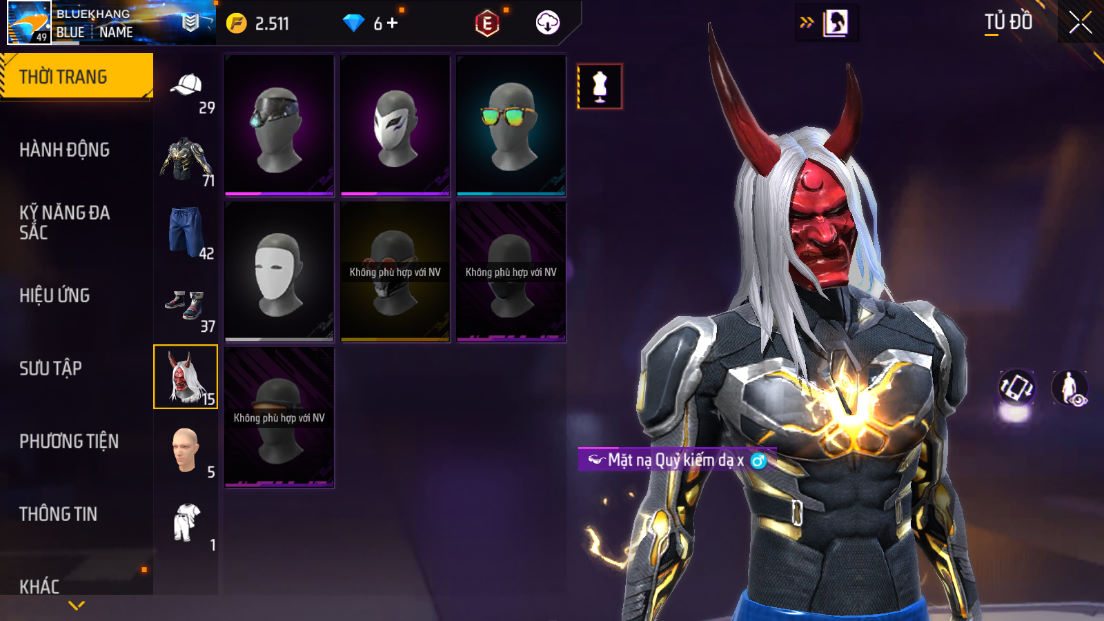Select the bald head face category
This screenshot has height=621, width=1104.
186,451
